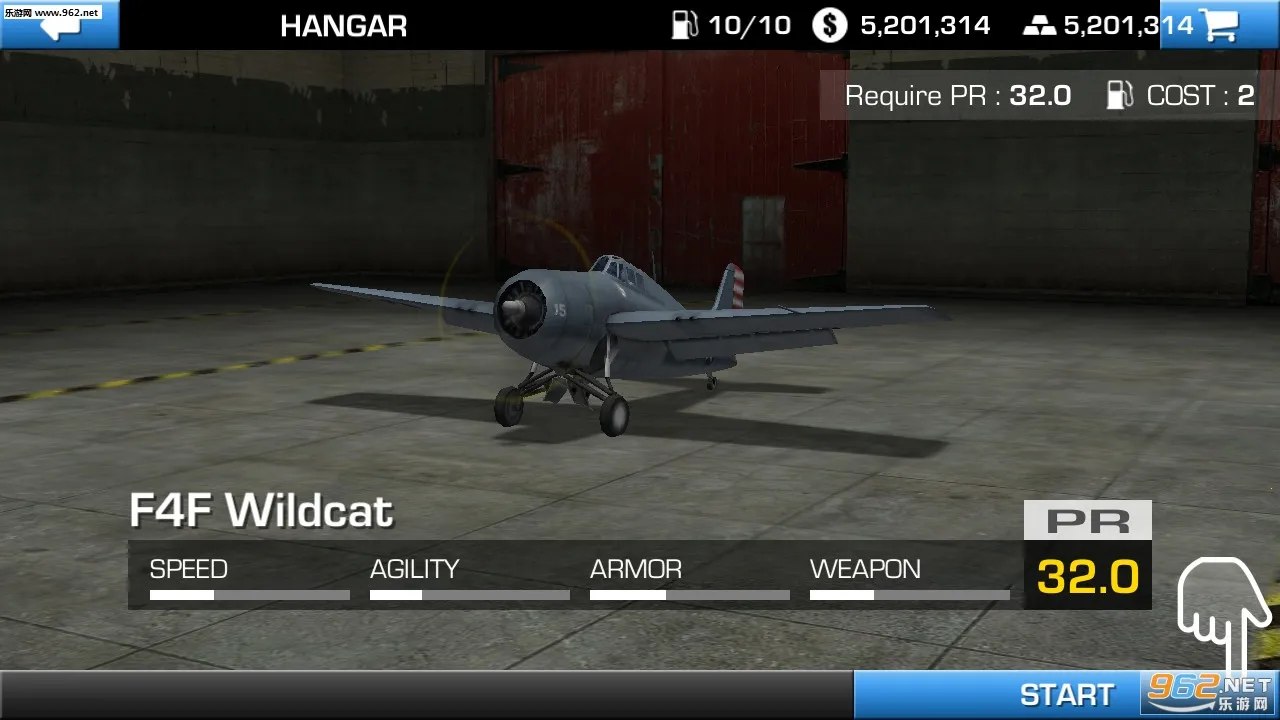Select the HANGAR title tab

tap(344, 25)
